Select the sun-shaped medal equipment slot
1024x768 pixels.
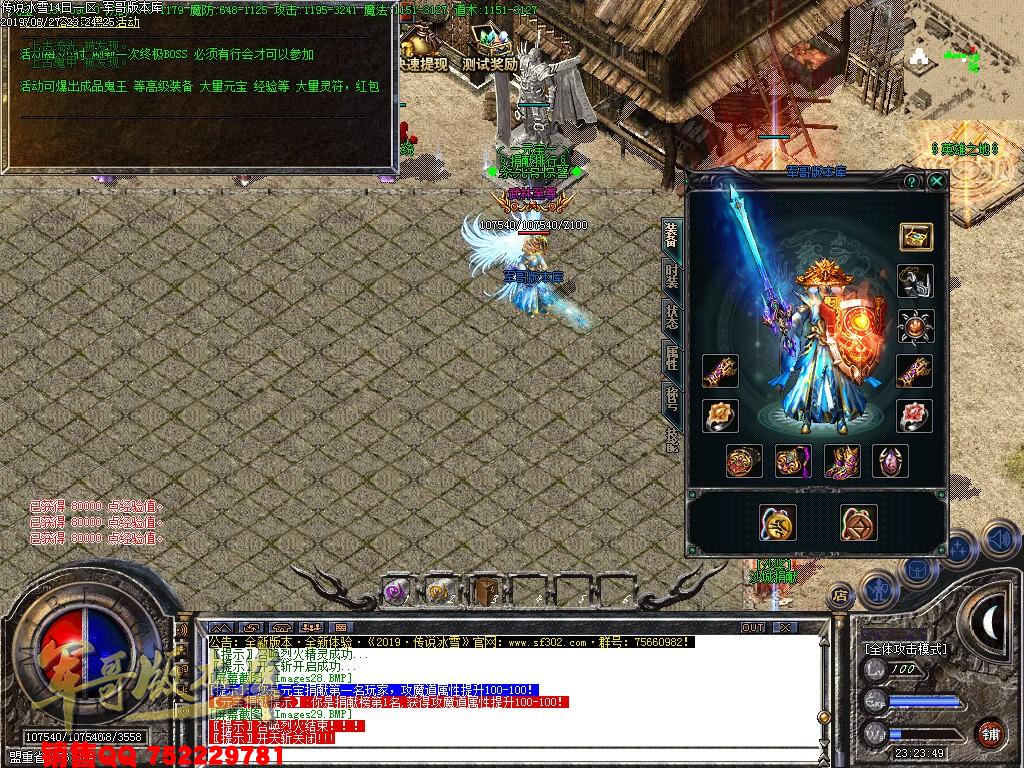click(x=914, y=325)
